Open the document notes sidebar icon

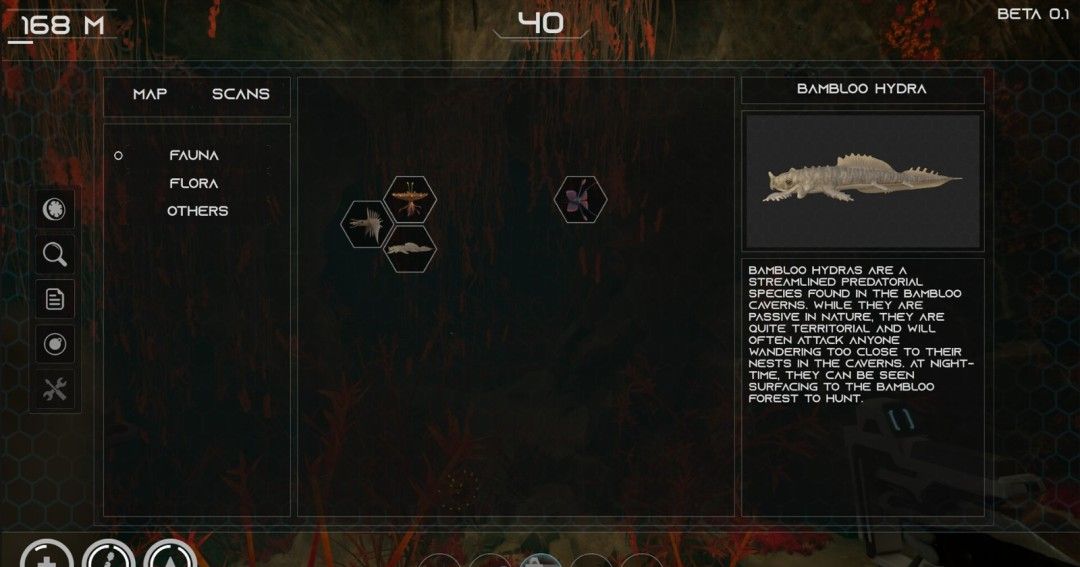pyautogui.click(x=55, y=298)
